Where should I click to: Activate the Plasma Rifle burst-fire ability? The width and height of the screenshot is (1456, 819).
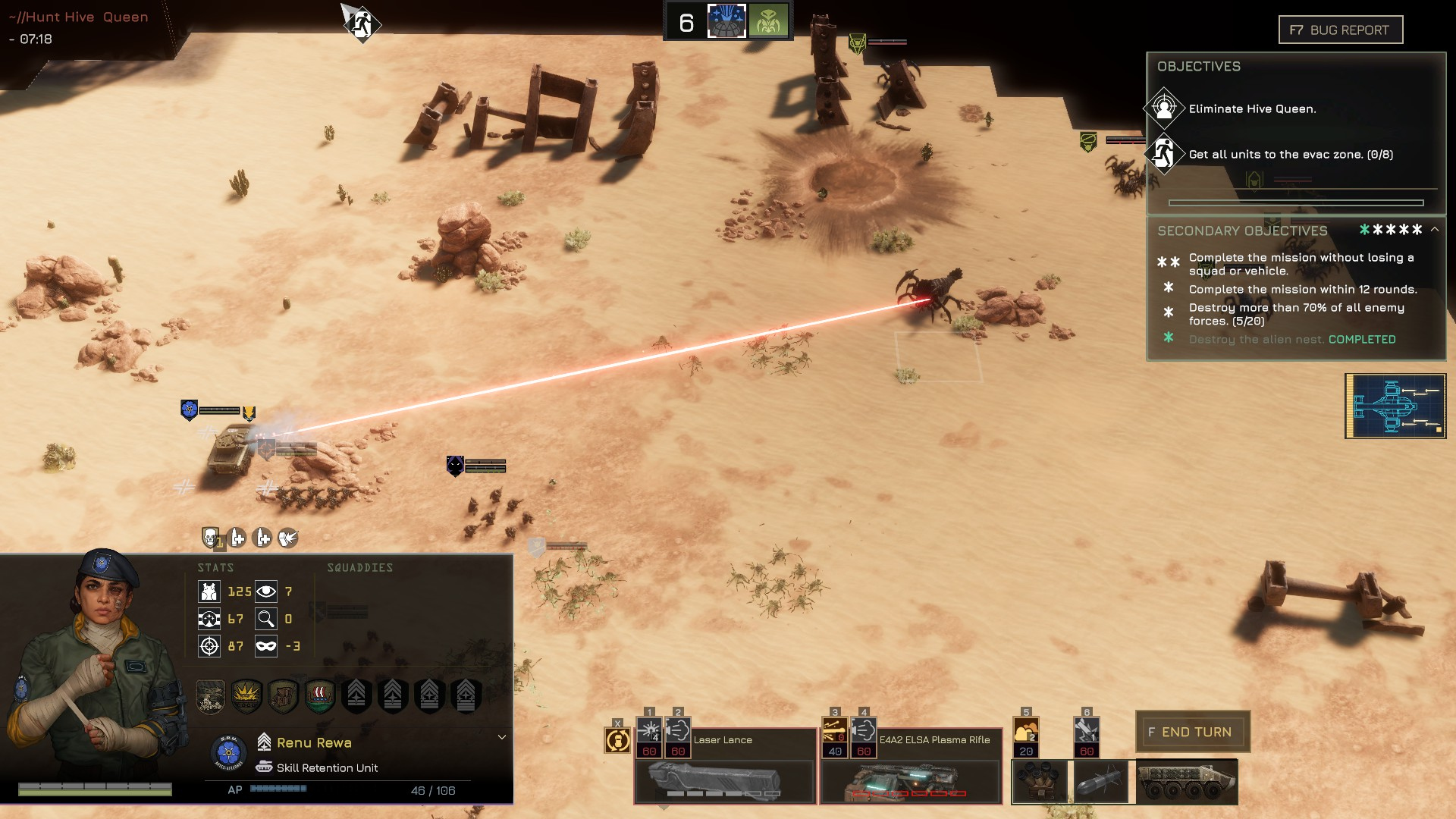[x=834, y=732]
